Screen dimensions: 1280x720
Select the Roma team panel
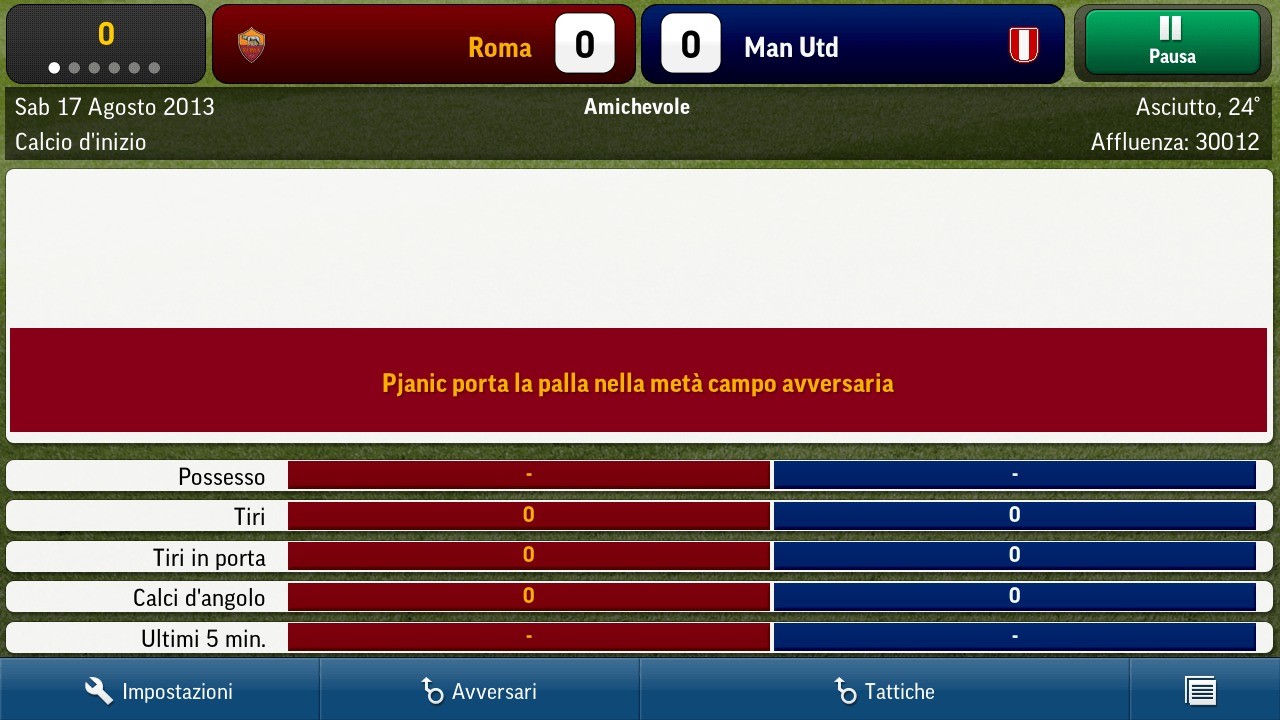(x=423, y=45)
